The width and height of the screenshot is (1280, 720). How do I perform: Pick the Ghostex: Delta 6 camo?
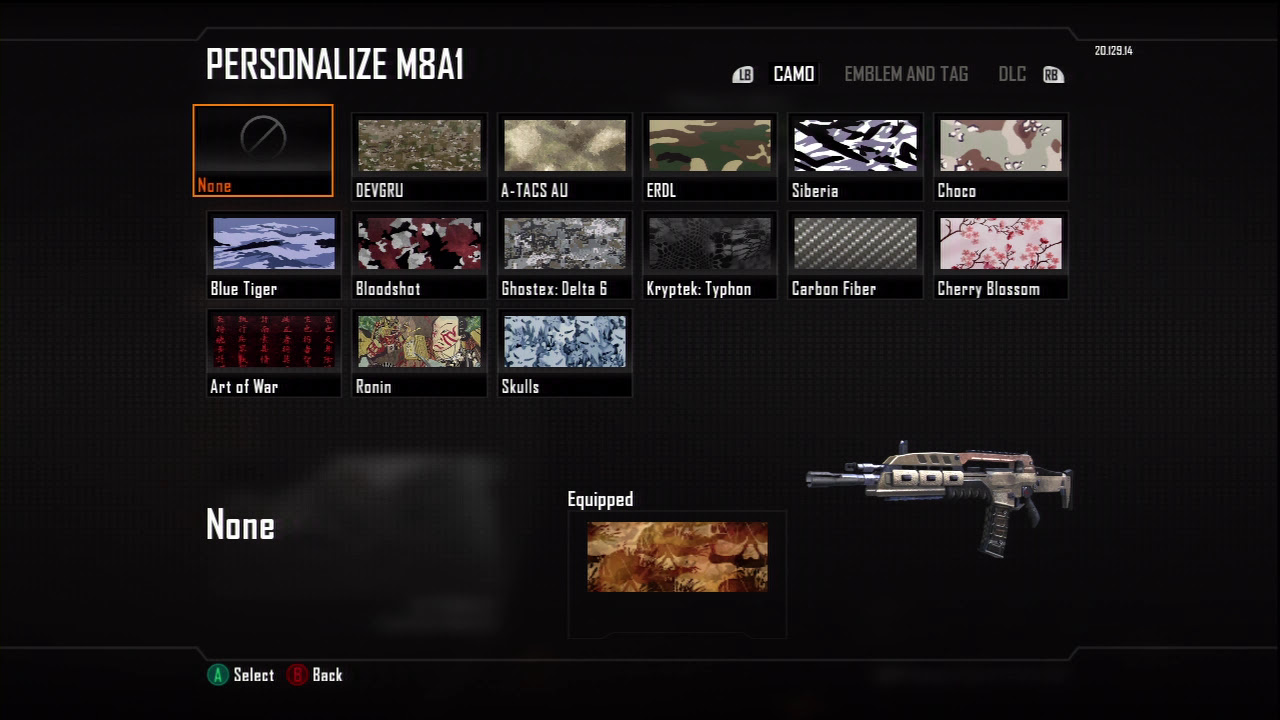pyautogui.click(x=565, y=254)
